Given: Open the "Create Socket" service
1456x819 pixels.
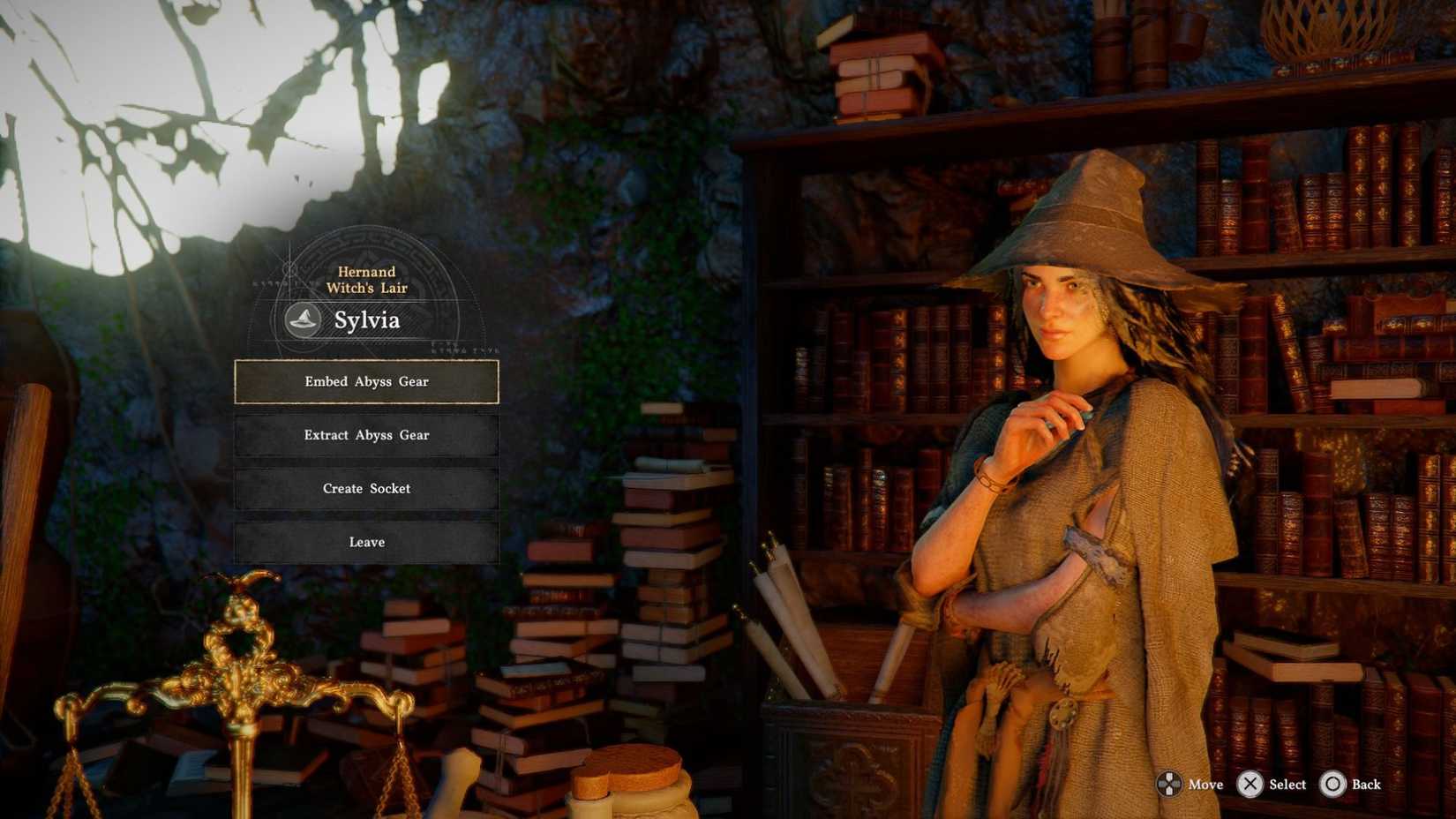Looking at the screenshot, I should click(x=366, y=488).
